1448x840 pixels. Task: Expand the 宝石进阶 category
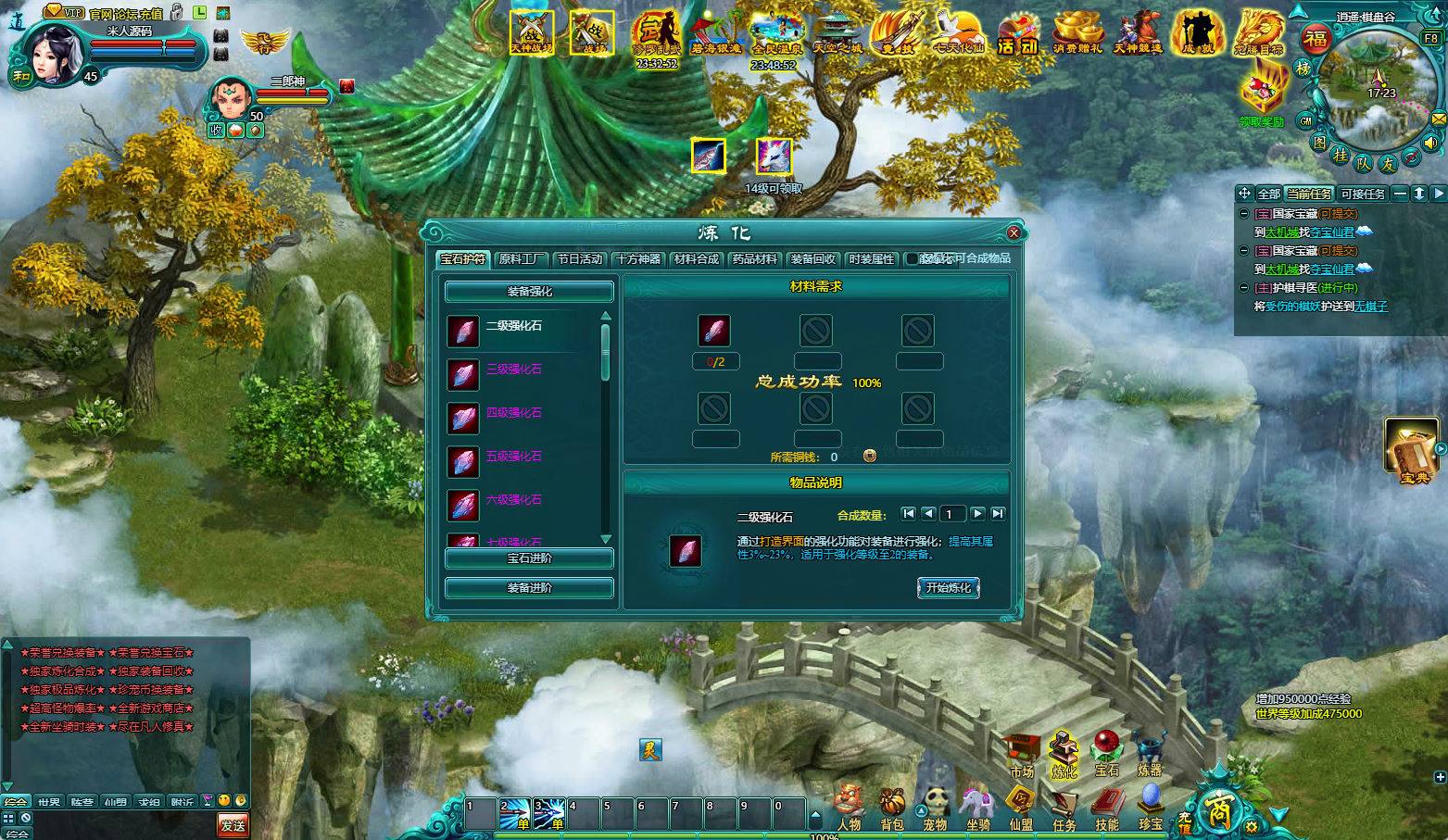coord(529,558)
